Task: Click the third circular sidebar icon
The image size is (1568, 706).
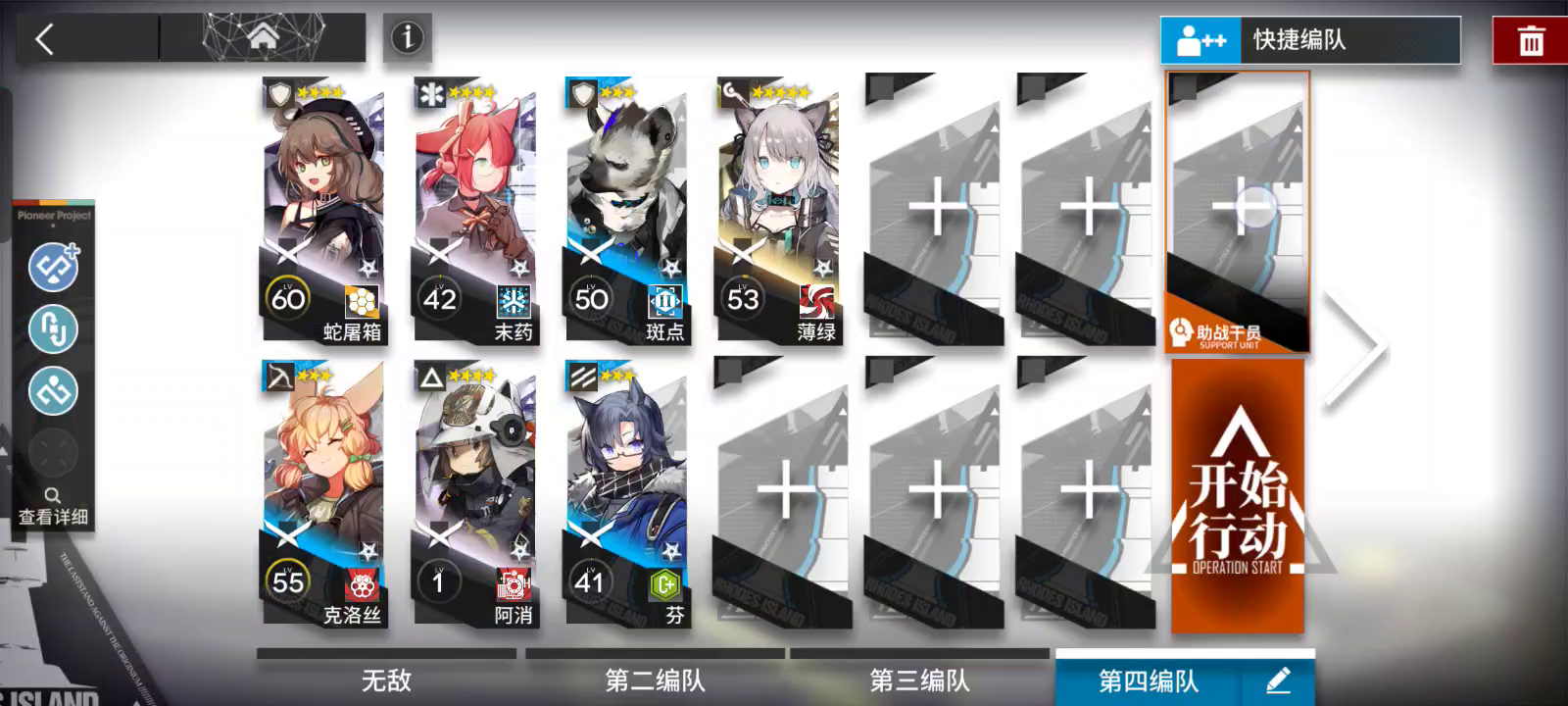Action: (x=54, y=391)
